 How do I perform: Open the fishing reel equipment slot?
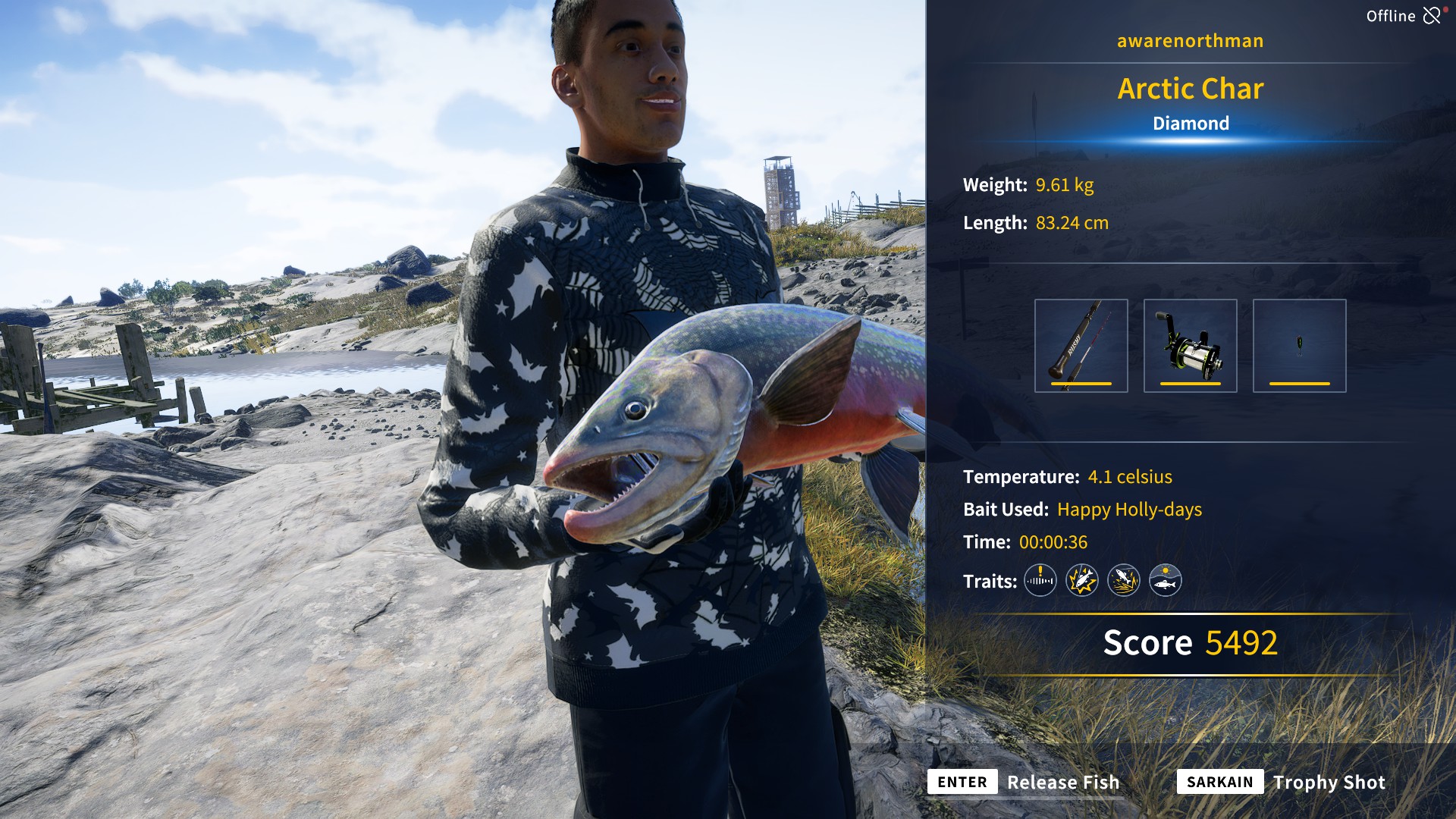[x=1191, y=345]
